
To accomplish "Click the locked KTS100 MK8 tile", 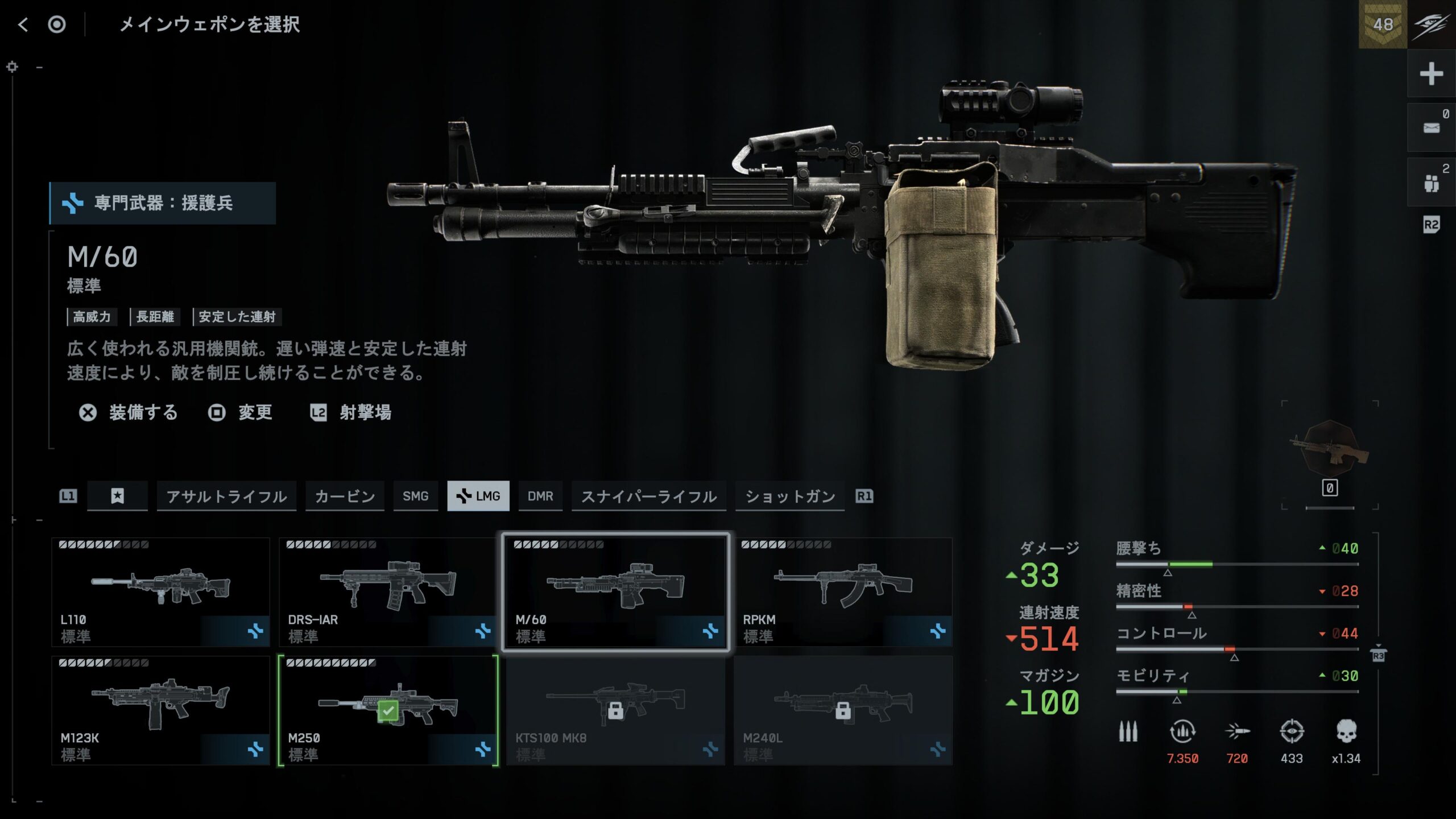I will (x=615, y=710).
